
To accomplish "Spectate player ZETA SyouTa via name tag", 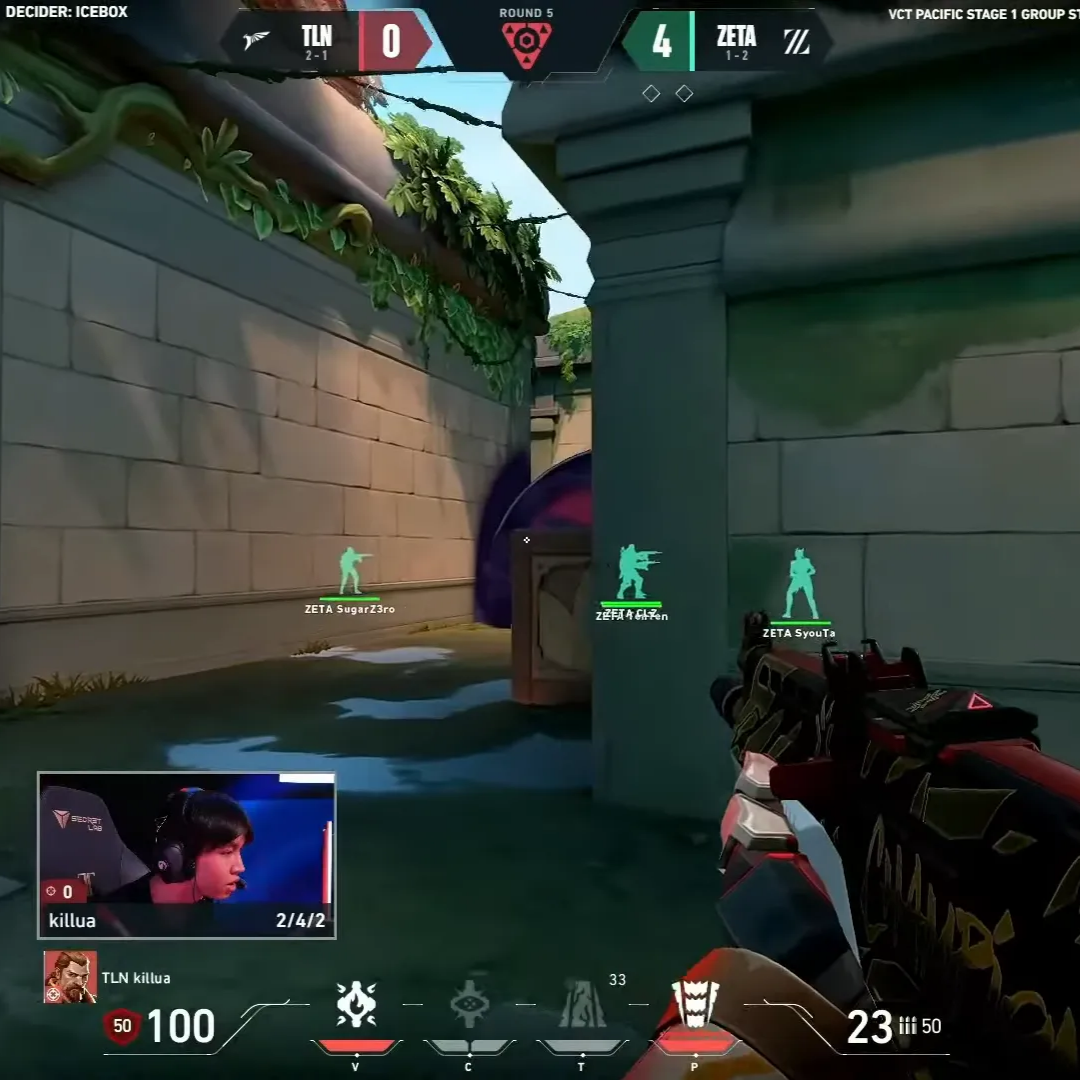I will [799, 633].
